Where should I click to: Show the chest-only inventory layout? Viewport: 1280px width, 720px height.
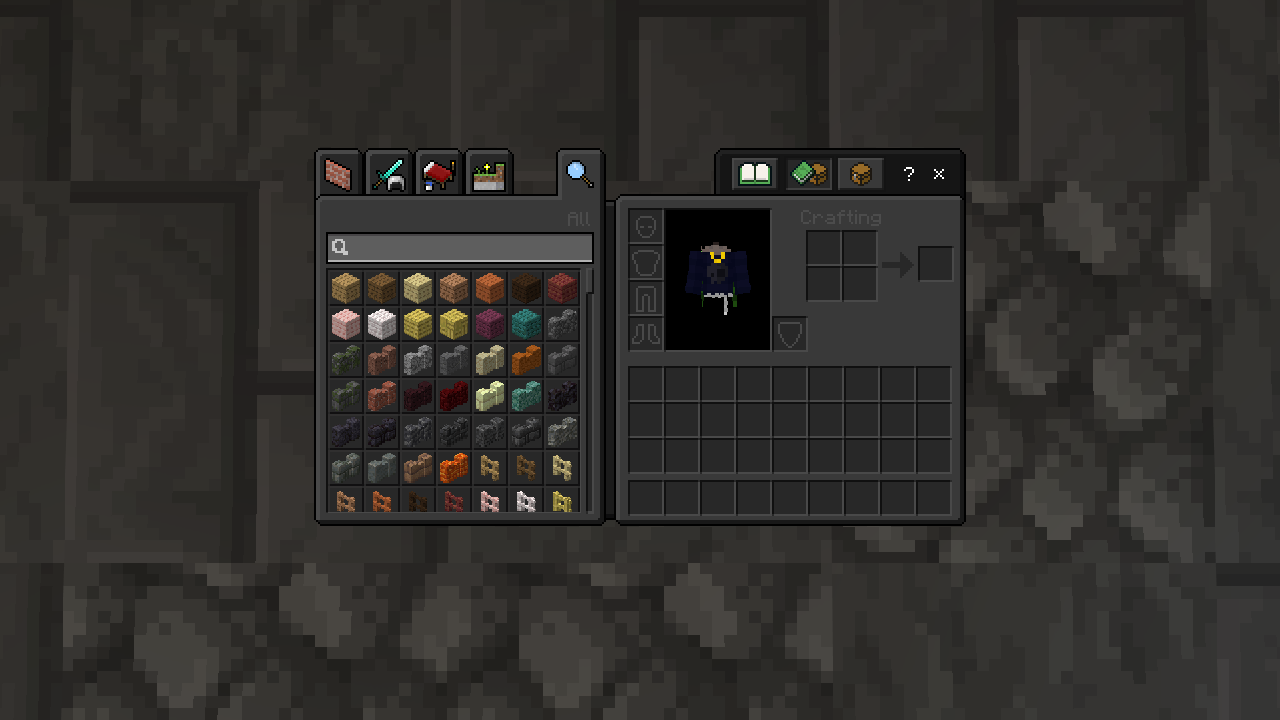point(860,174)
